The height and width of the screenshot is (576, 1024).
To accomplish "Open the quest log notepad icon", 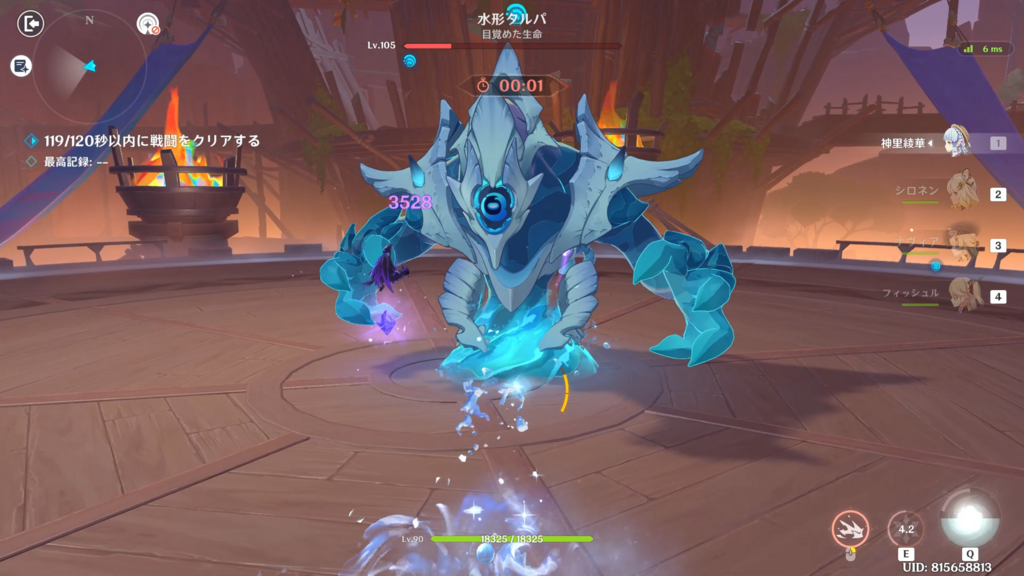I will pyautogui.click(x=20, y=66).
